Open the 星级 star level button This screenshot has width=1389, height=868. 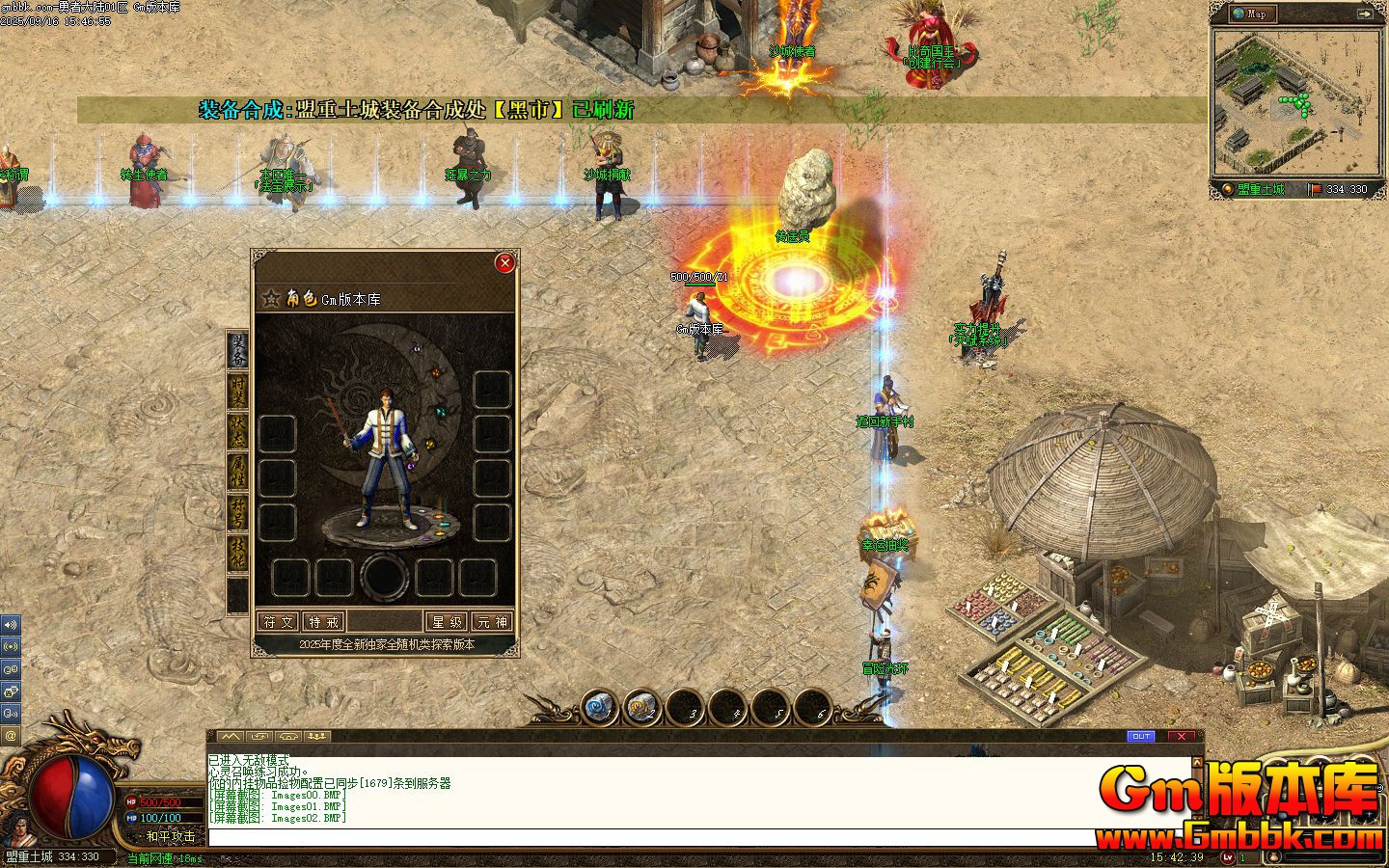click(448, 622)
